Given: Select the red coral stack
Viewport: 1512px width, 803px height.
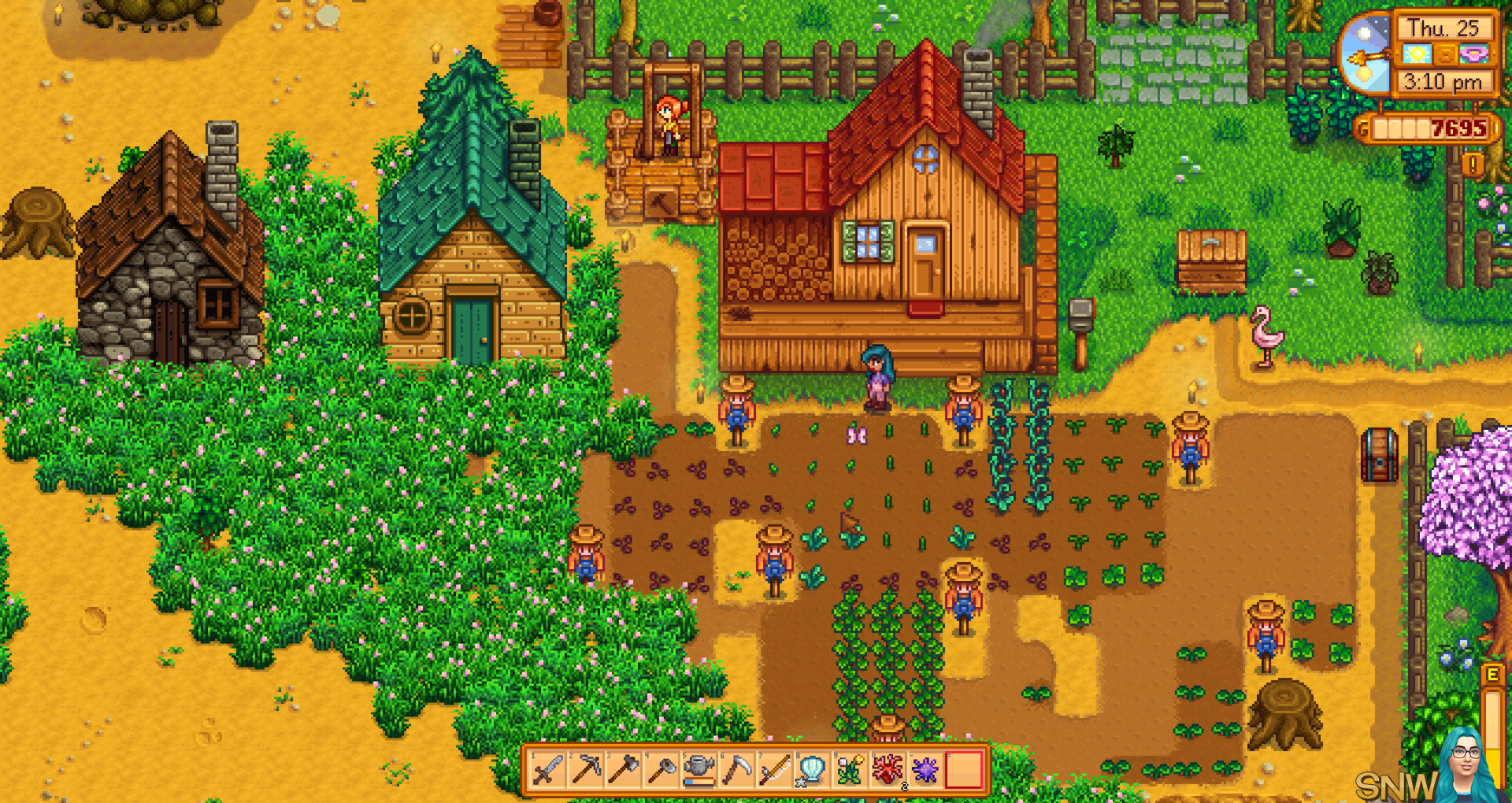Looking at the screenshot, I should click(888, 769).
